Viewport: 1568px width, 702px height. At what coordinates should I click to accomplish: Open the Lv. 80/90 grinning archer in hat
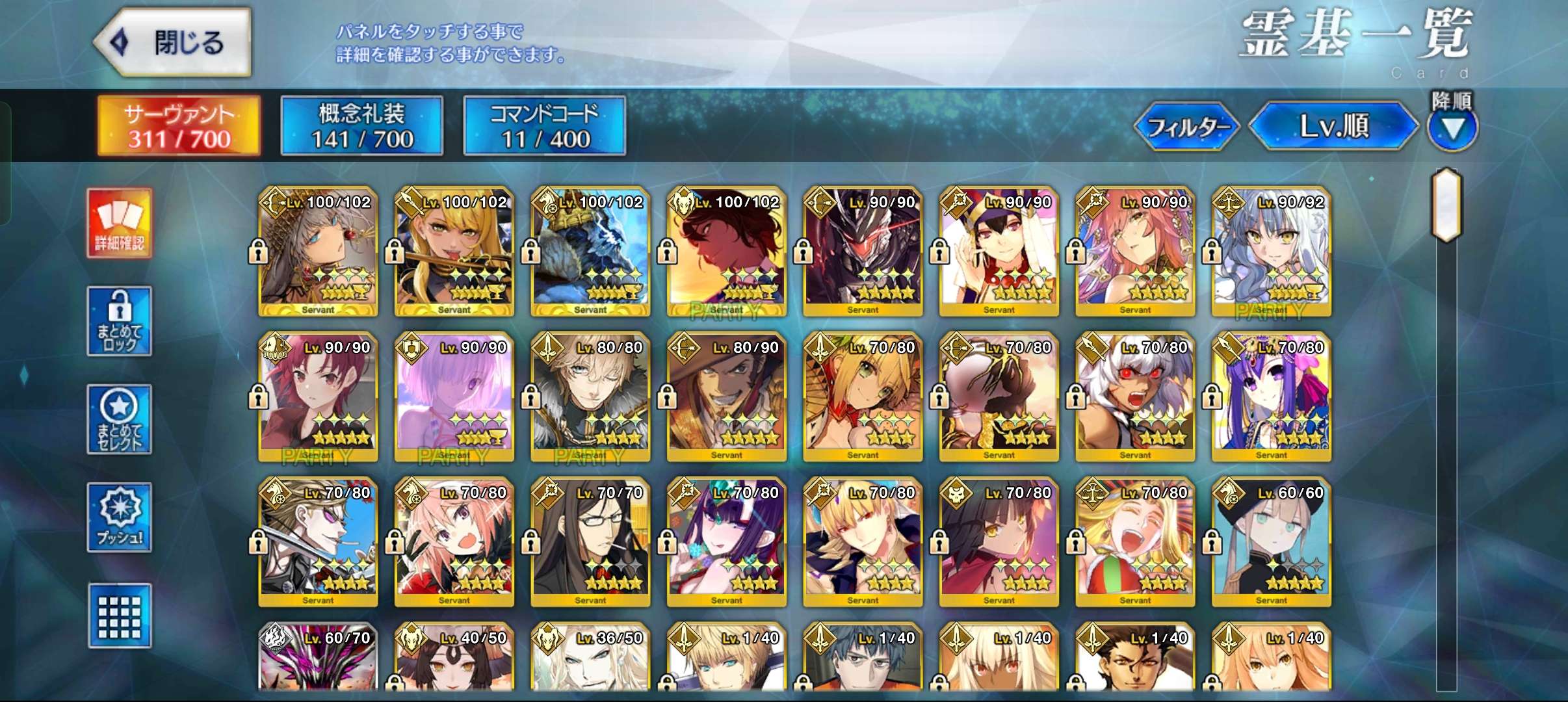pos(726,398)
